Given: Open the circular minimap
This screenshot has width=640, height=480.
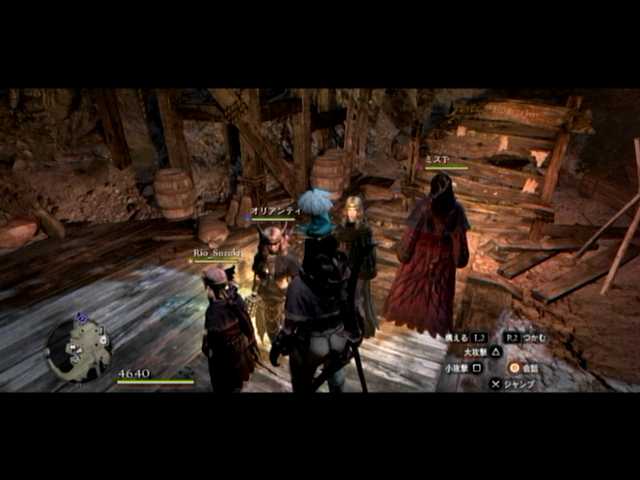Looking at the screenshot, I should pyautogui.click(x=78, y=346).
